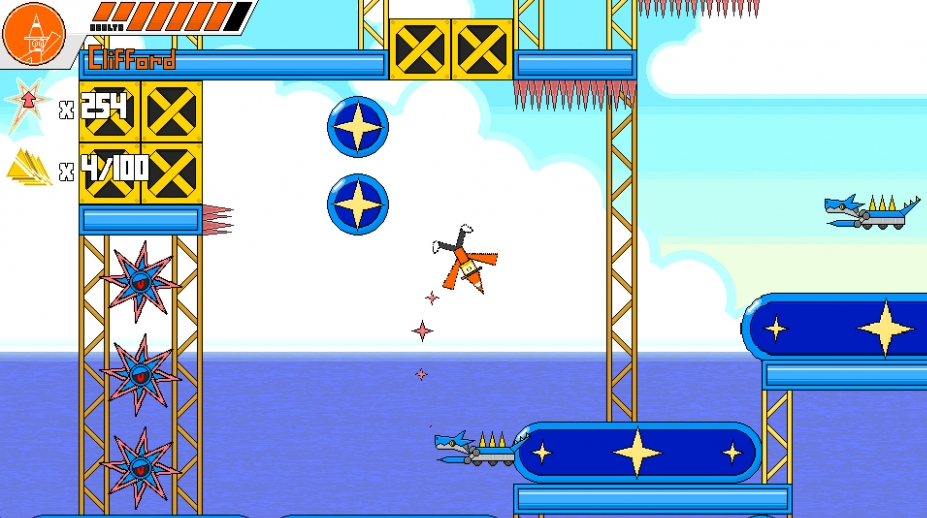Viewport: 927px width, 518px height.
Task: Click the Clifford character portrait
Action: pyautogui.click(x=32, y=32)
